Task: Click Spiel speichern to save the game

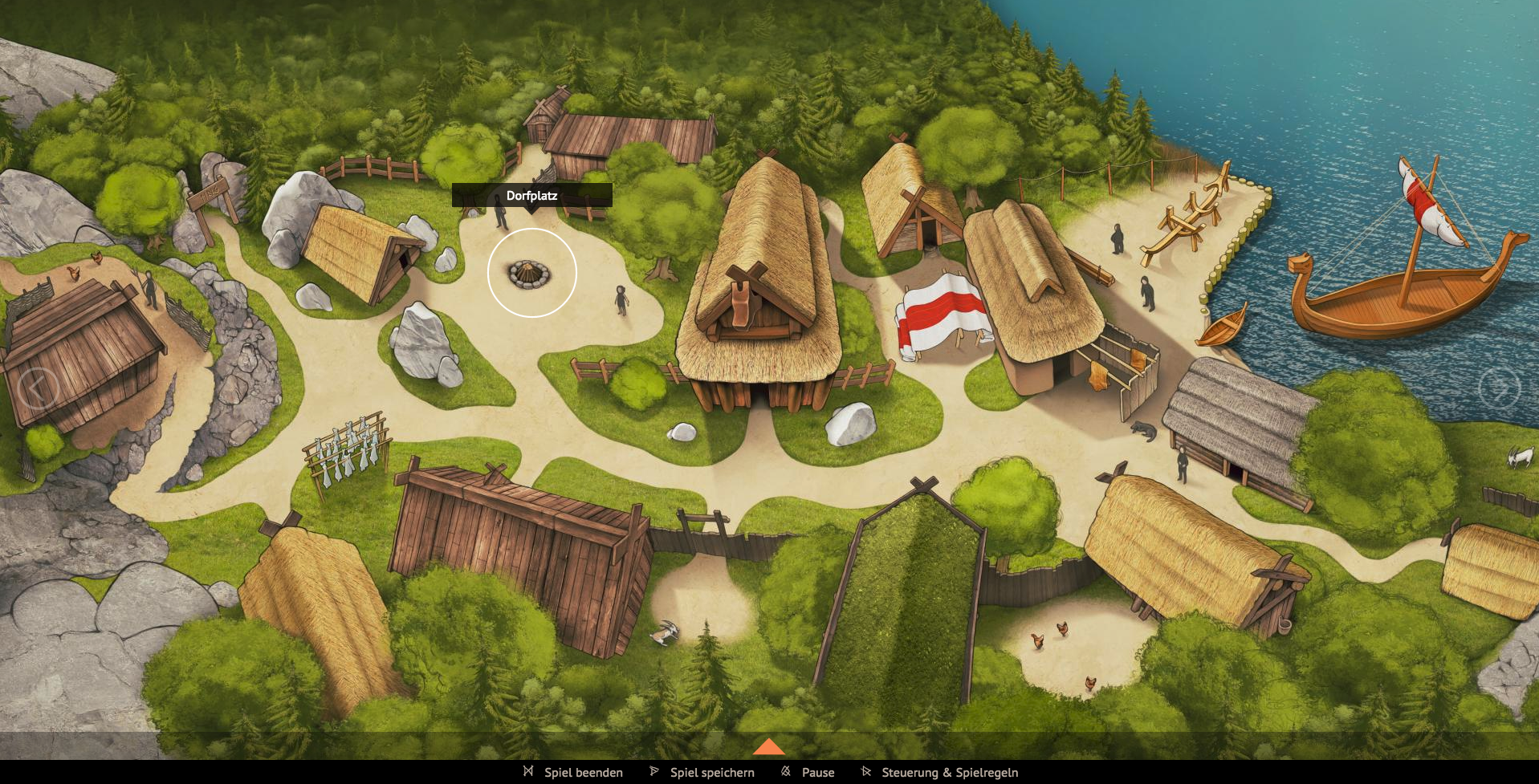Action: pyautogui.click(x=711, y=772)
